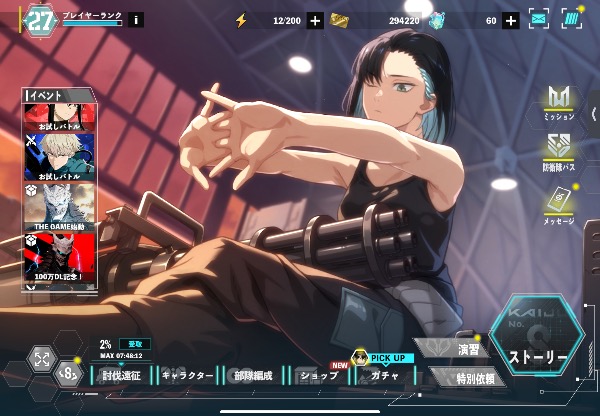The image size is (600, 416).
Task: Select the 特別依頼 (Special Request) button
Action: point(464,377)
